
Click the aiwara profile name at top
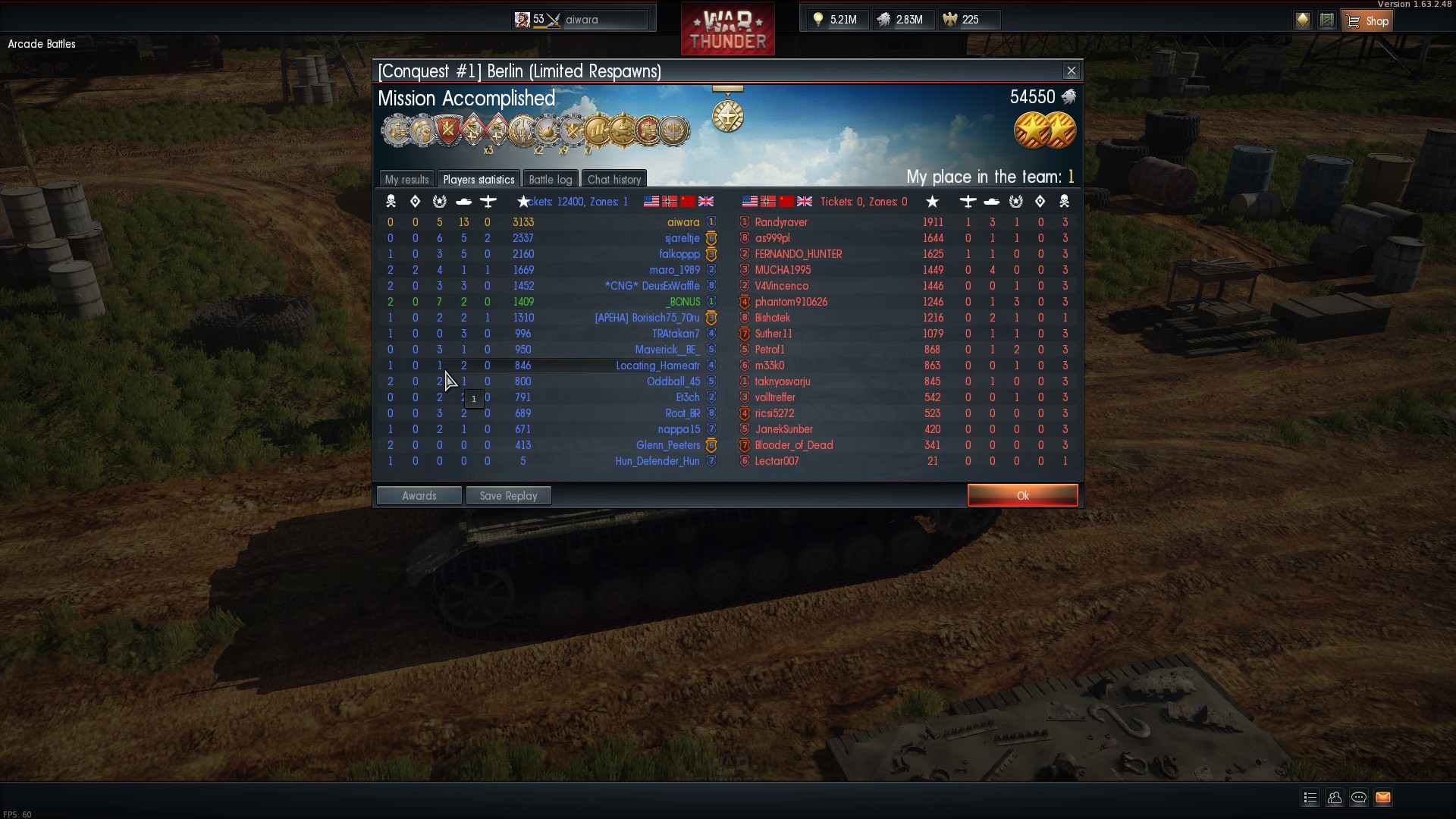582,20
